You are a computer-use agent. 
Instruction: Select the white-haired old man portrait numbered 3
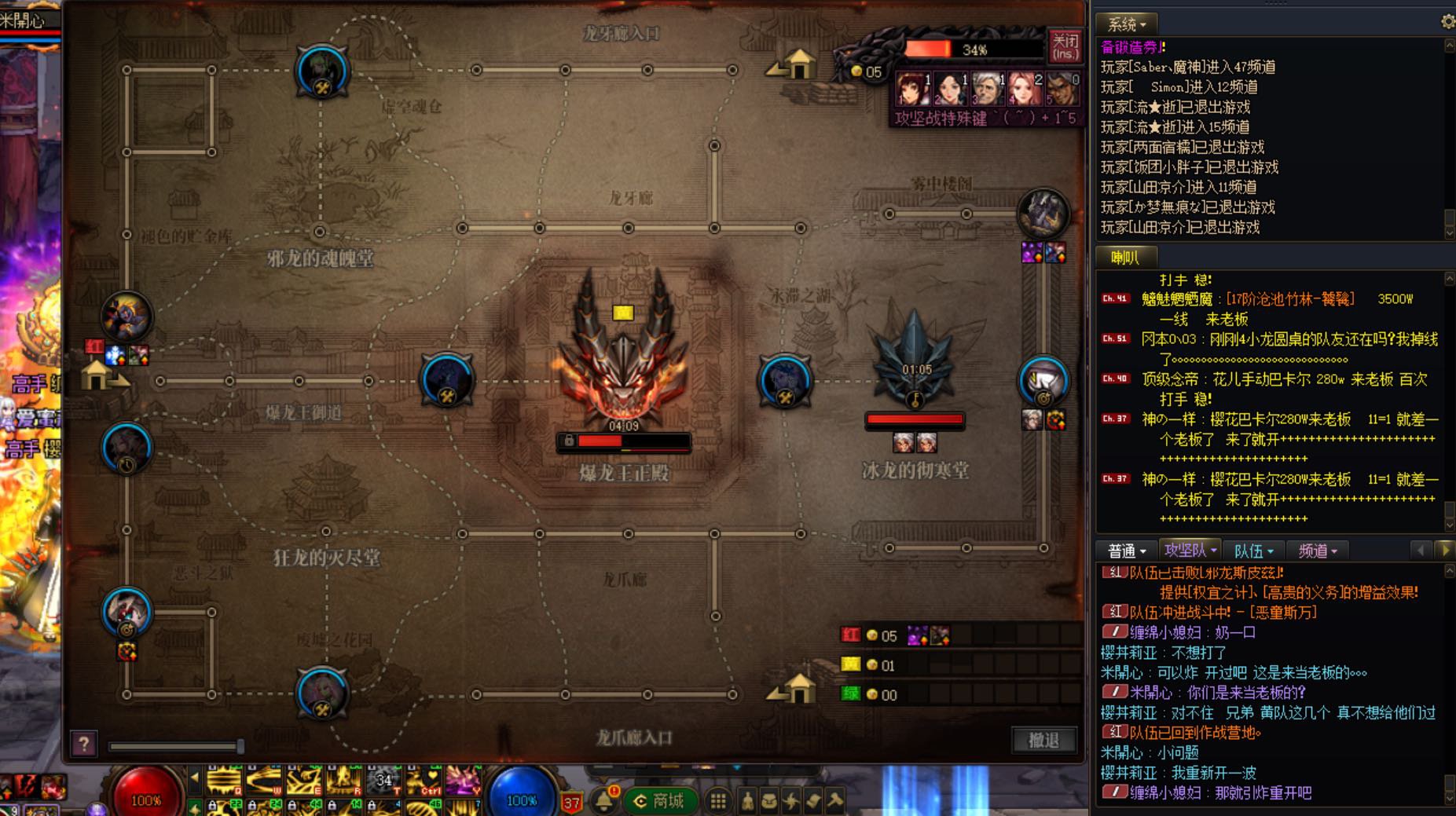click(987, 89)
